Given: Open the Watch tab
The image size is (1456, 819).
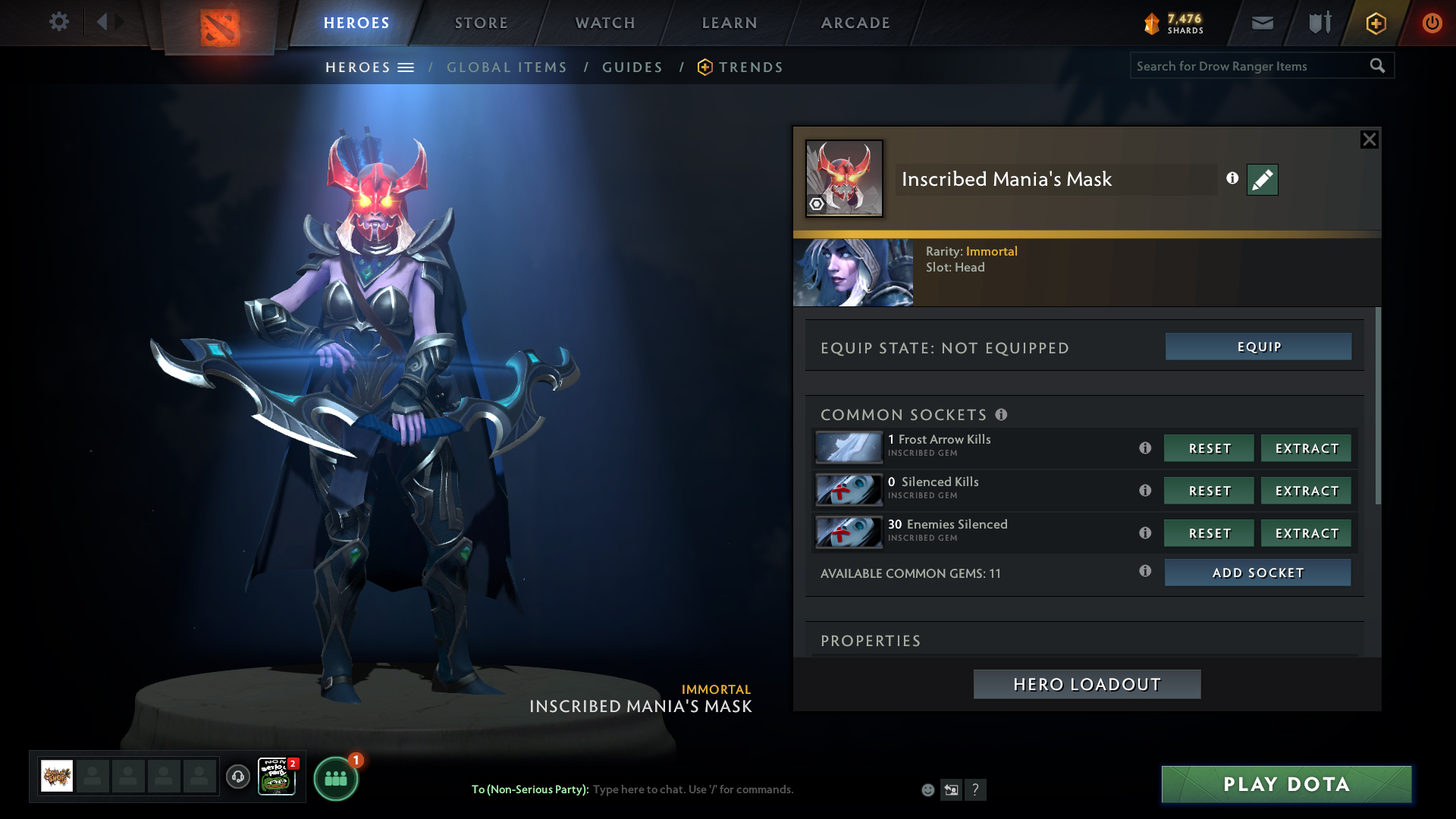Looking at the screenshot, I should coord(605,23).
